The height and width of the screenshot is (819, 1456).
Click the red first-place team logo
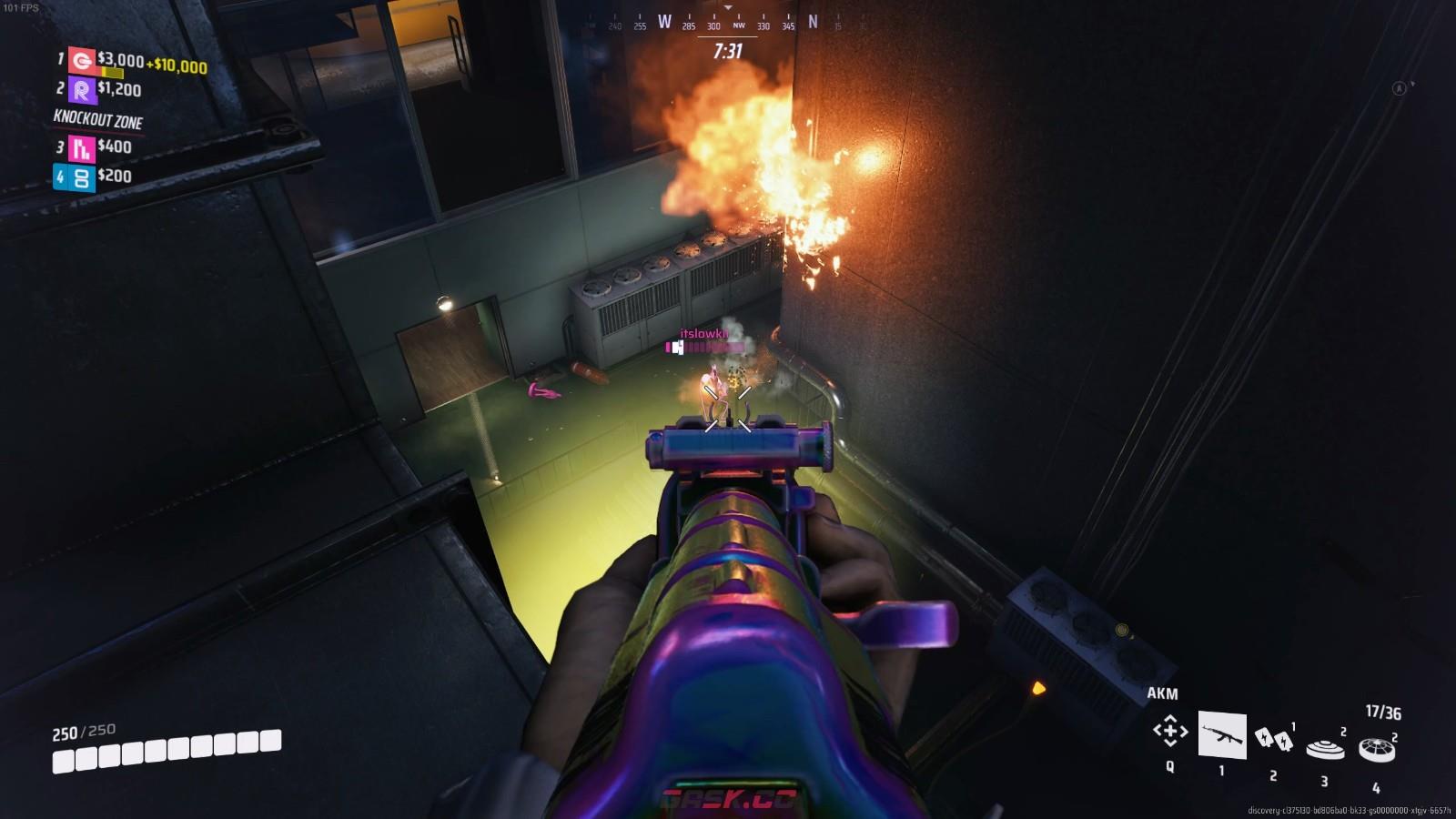tap(82, 61)
